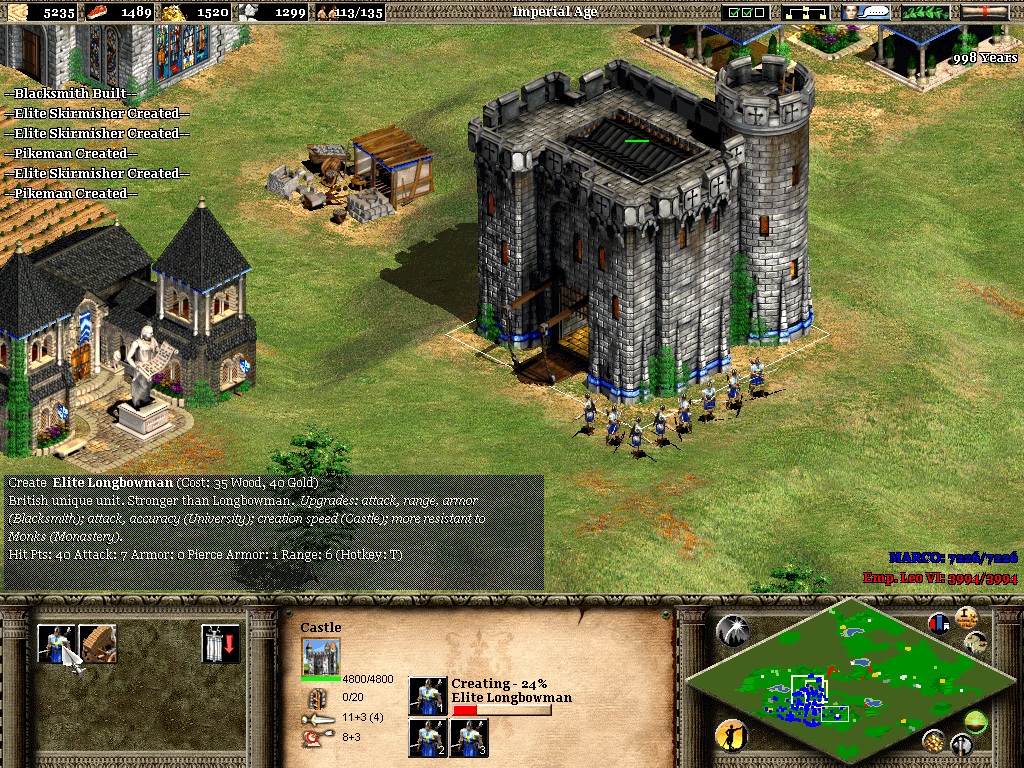Cancel the Elite Longbowman currently being created
This screenshot has height=768, width=1024.
(x=427, y=696)
